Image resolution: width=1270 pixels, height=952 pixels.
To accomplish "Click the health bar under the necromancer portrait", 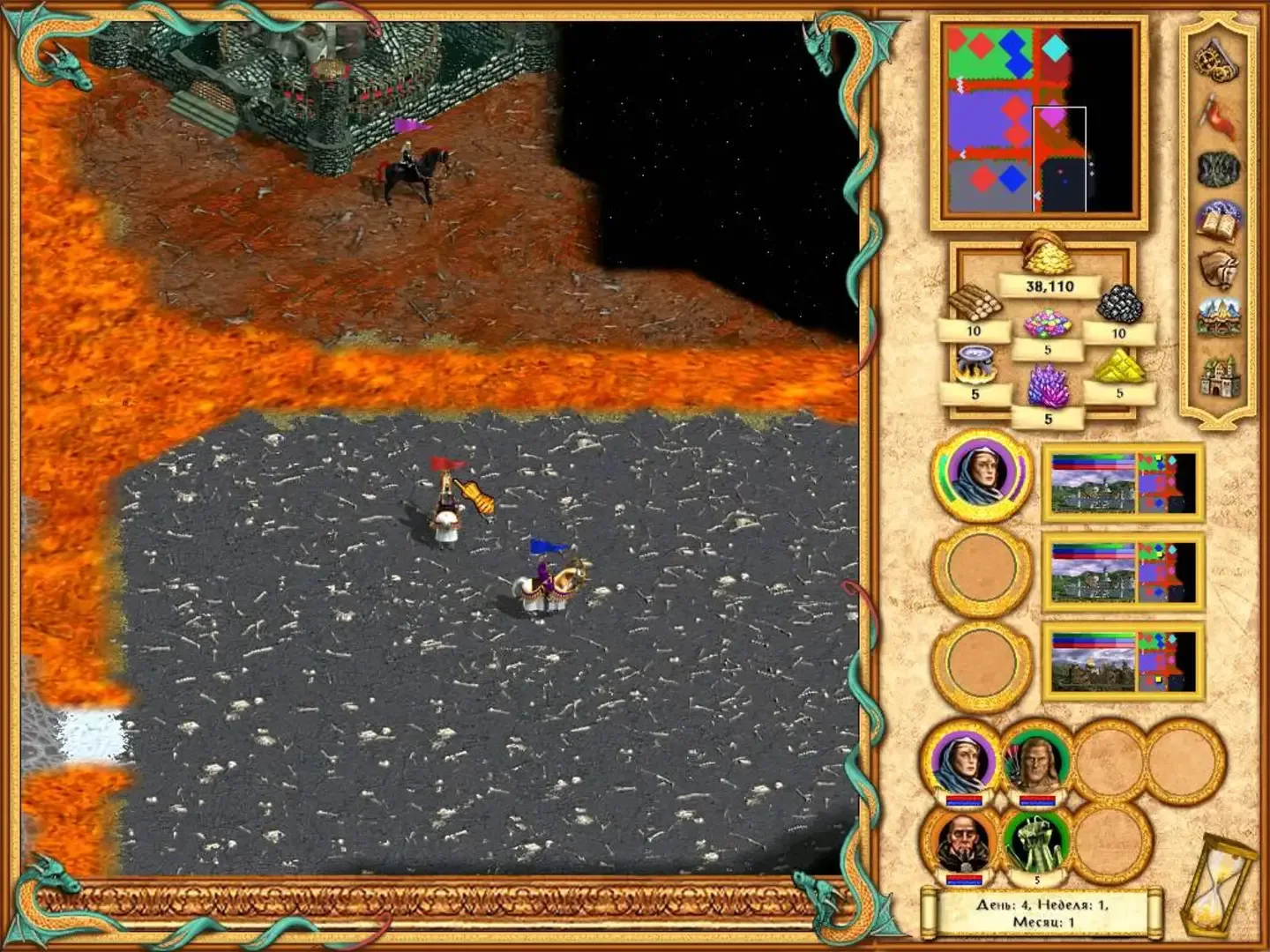I will pos(964,880).
